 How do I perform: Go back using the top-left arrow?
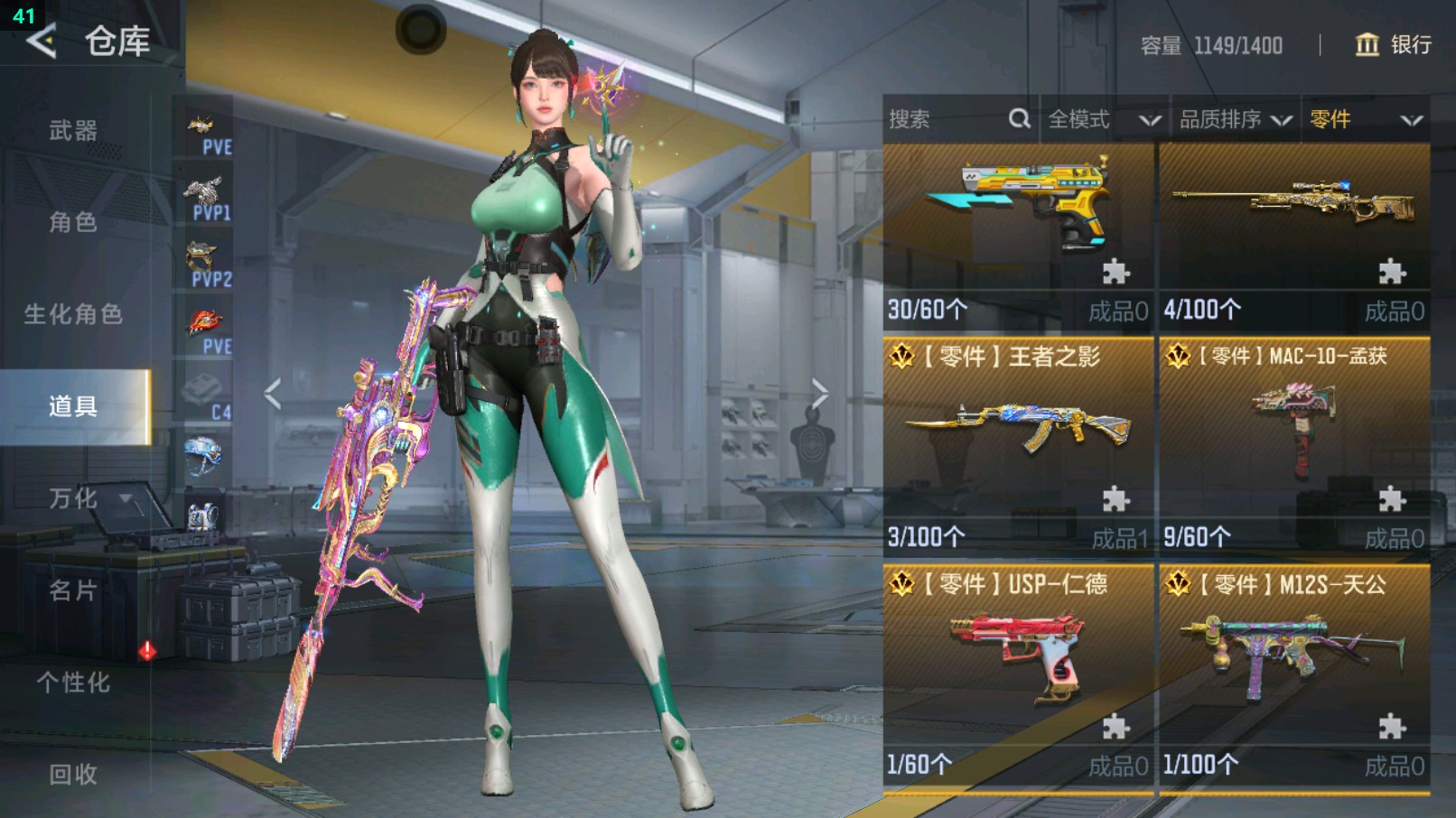[x=42, y=41]
